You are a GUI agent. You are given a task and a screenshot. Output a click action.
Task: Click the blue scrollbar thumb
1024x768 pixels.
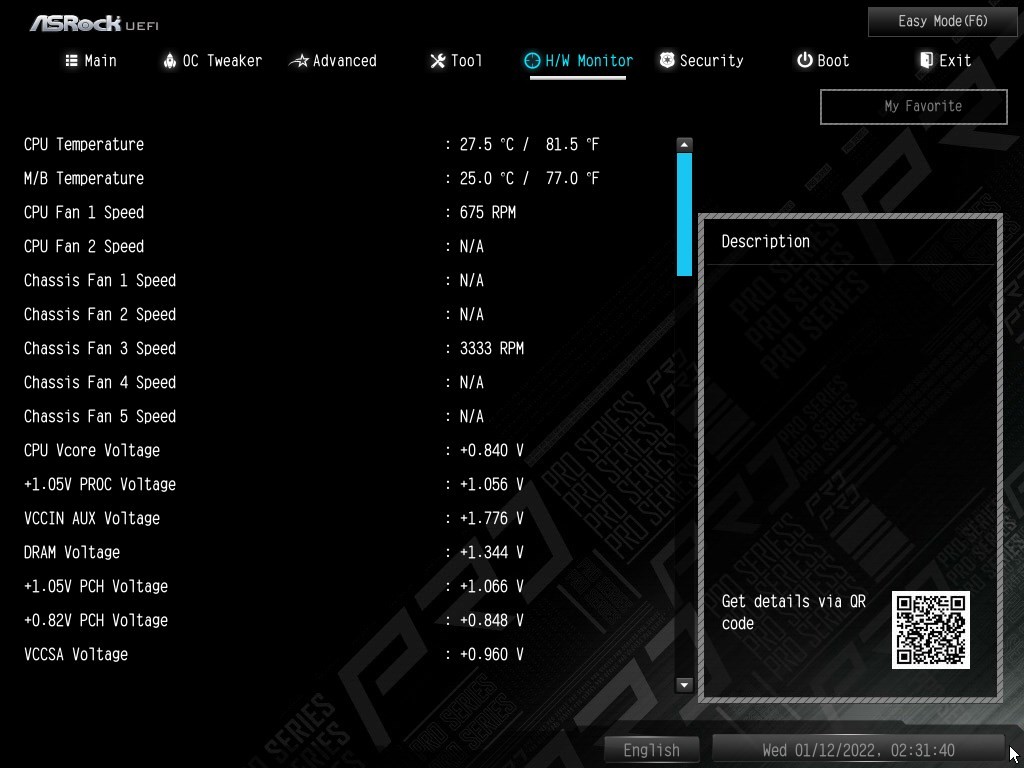coord(684,213)
